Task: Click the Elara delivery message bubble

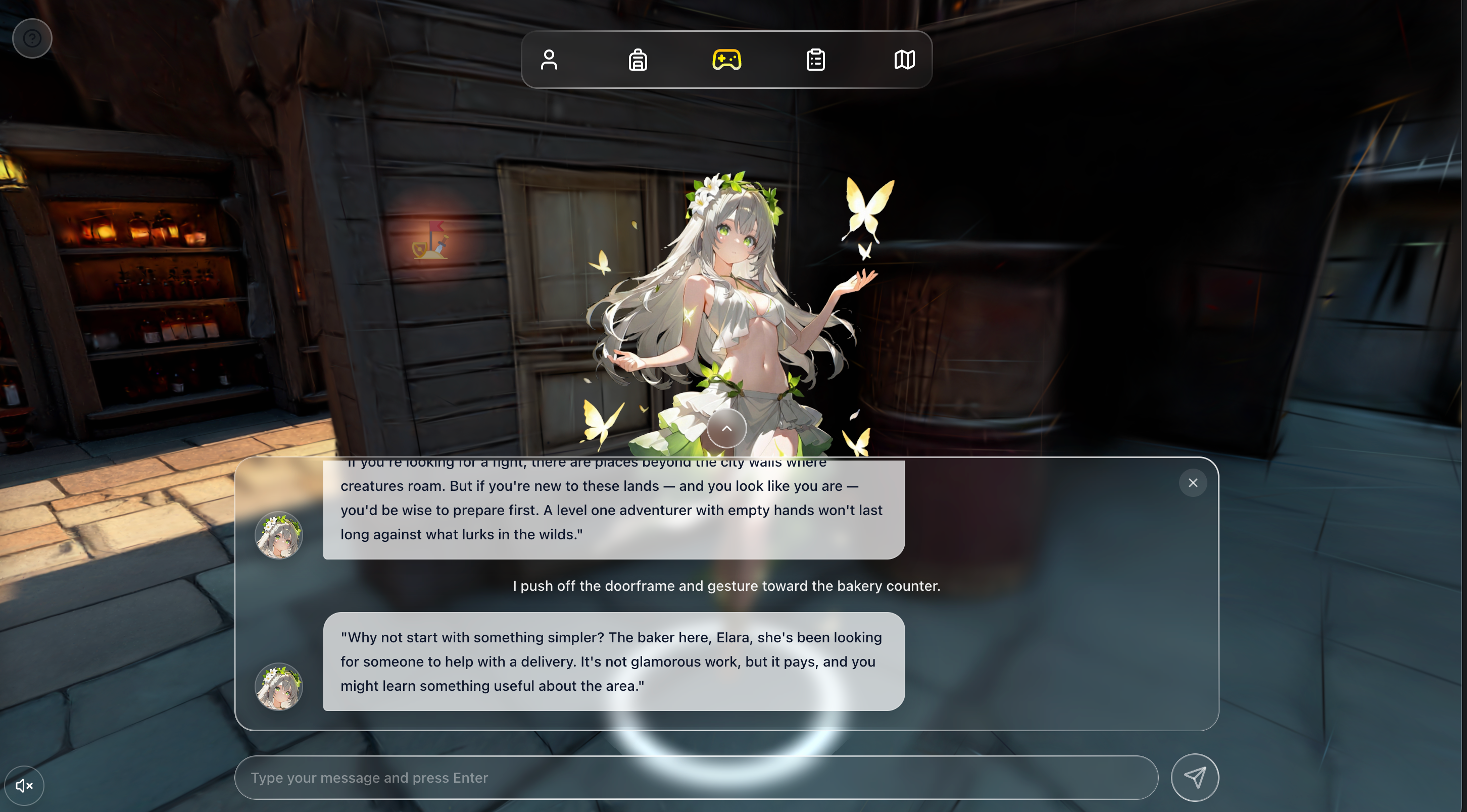Action: [612, 661]
